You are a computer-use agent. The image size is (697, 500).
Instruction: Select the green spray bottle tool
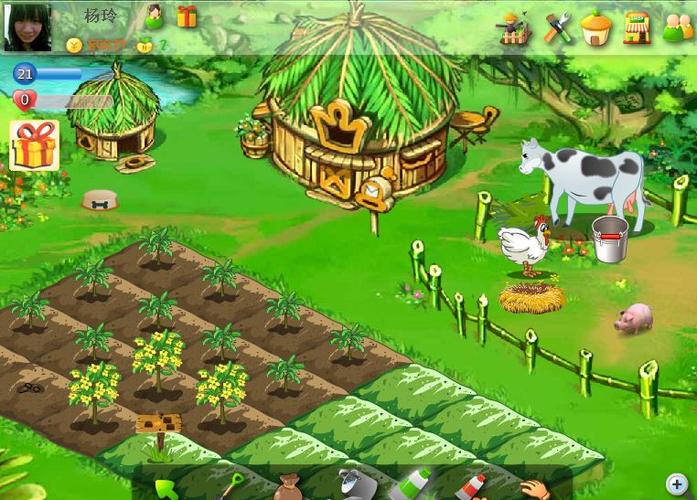pos(410,484)
